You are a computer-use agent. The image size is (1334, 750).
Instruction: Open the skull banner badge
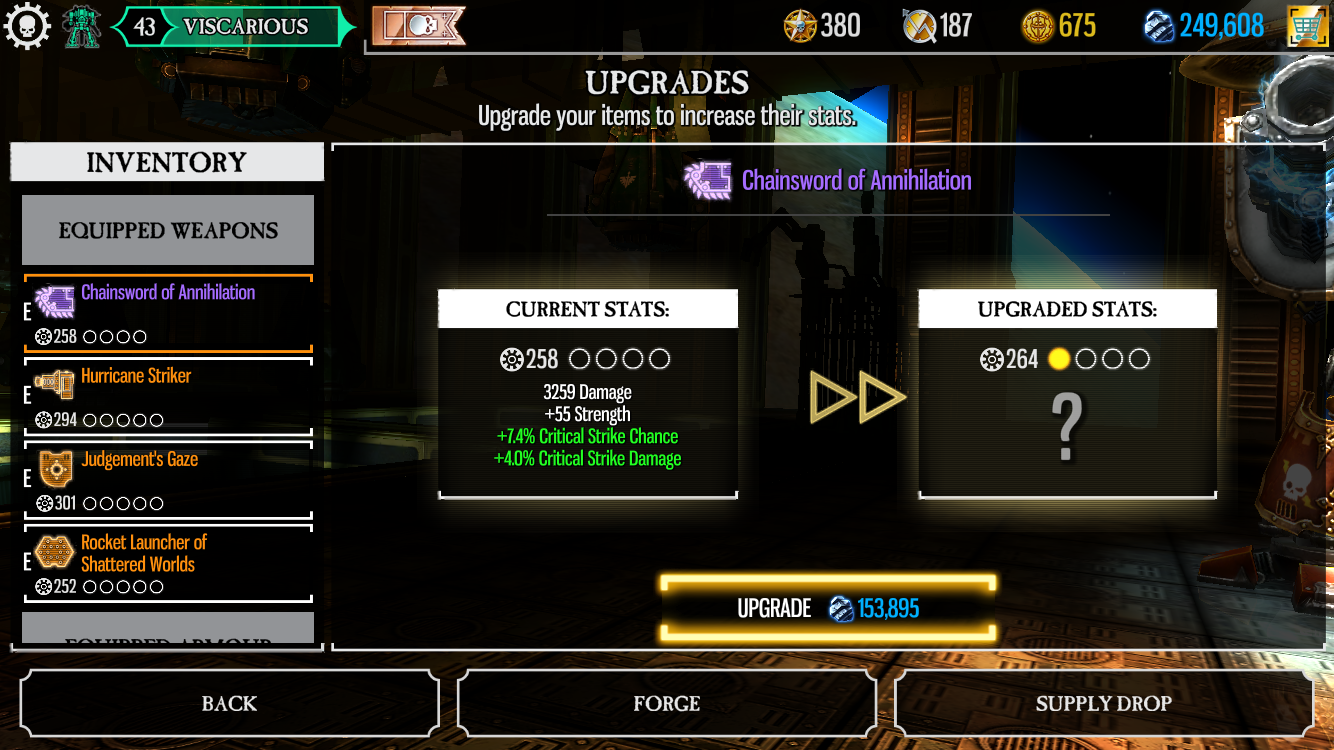[x=418, y=27]
